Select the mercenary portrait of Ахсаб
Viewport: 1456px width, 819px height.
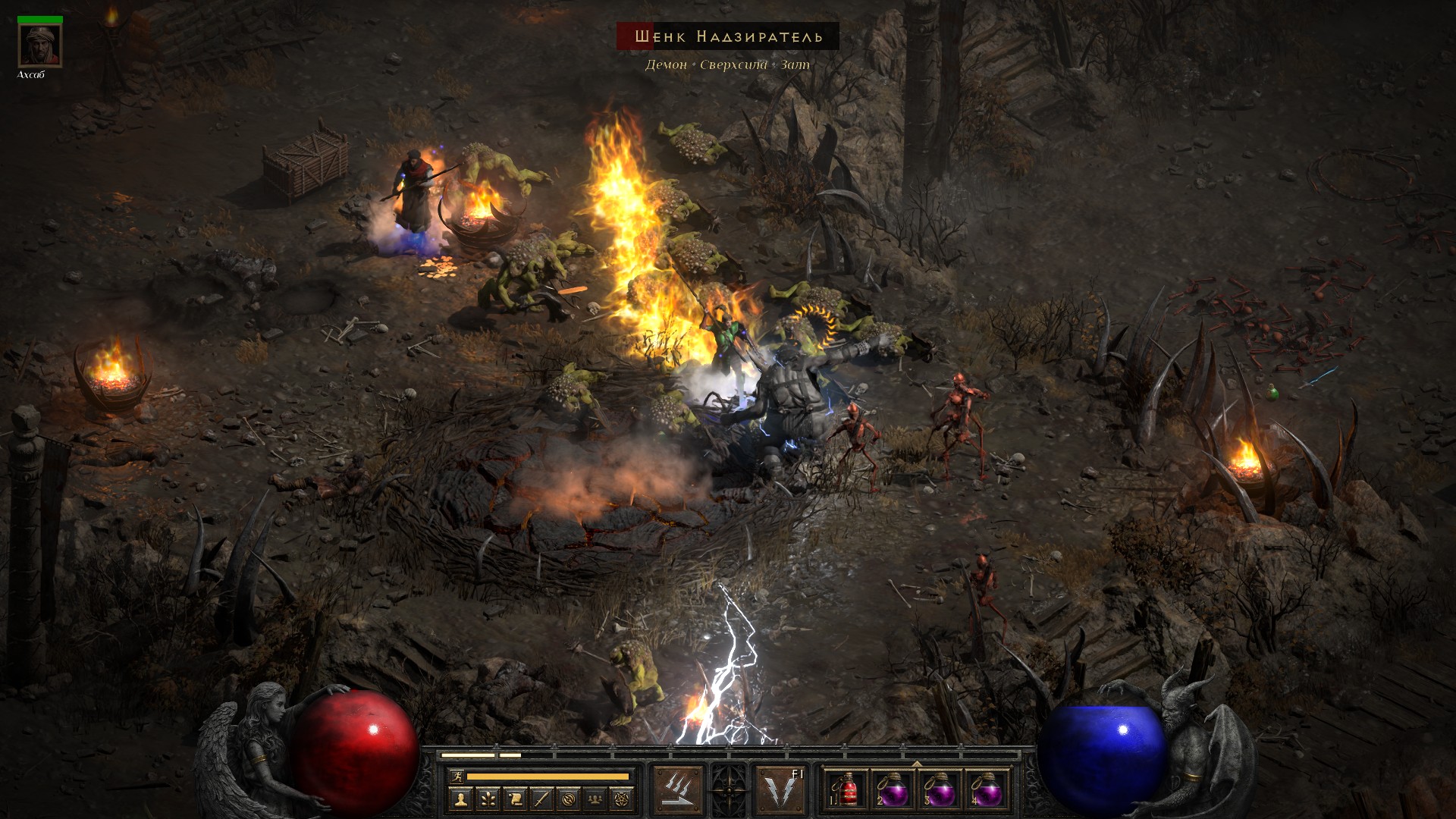[40, 46]
